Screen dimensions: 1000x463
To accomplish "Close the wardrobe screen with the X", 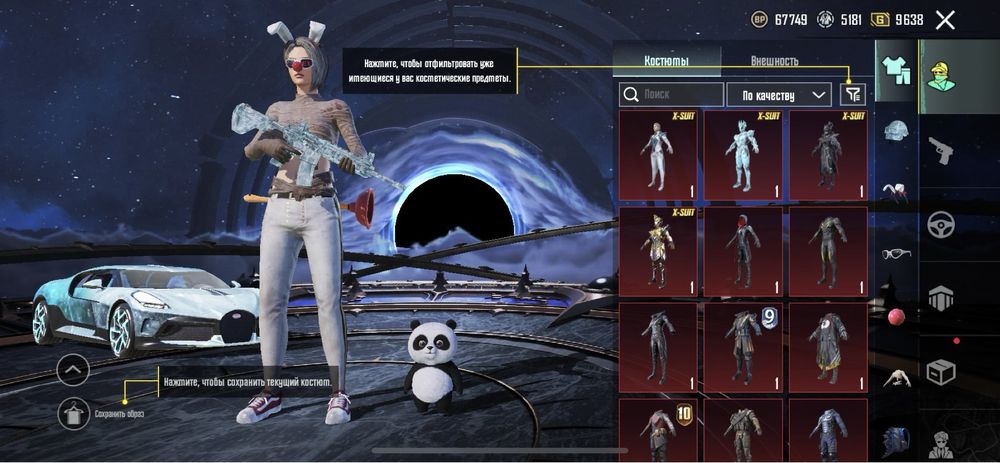I will tap(945, 19).
